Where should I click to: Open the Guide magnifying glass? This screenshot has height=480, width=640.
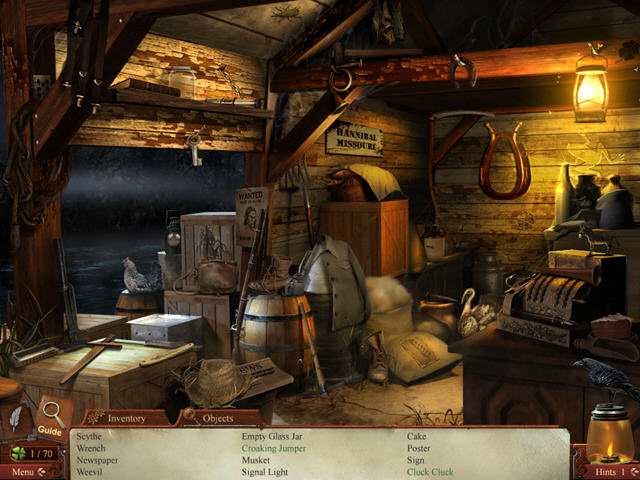[51, 414]
